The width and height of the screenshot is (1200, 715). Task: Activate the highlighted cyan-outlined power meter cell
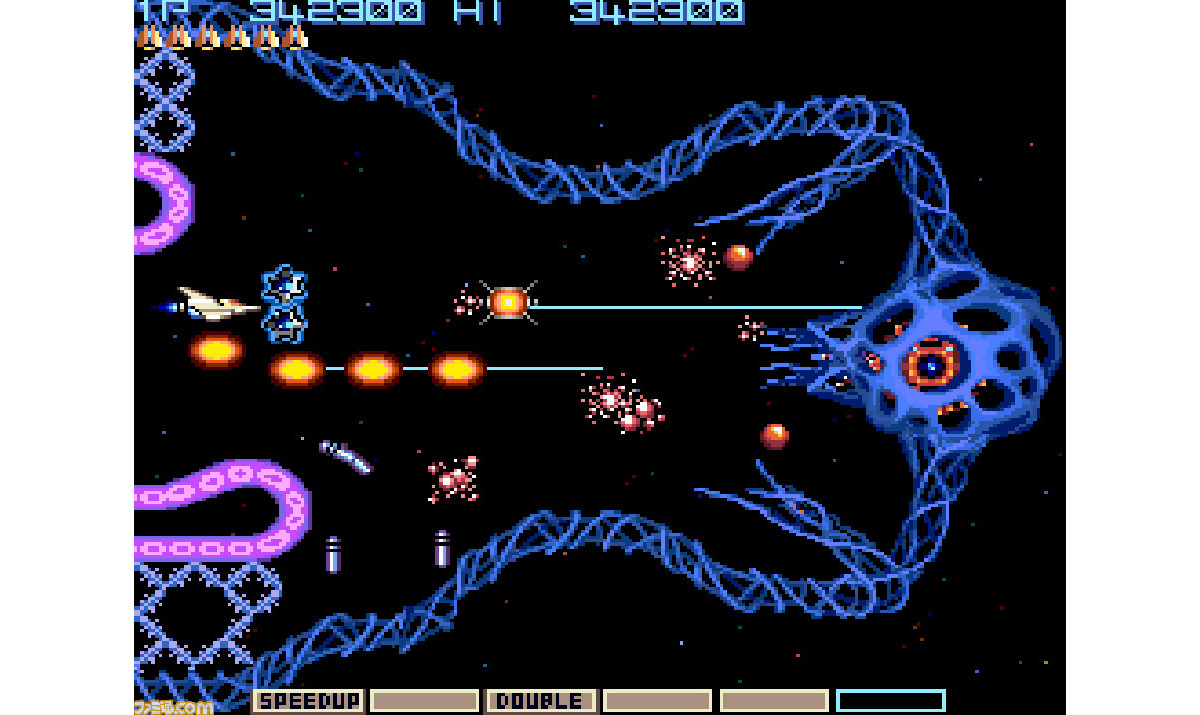(x=890, y=701)
